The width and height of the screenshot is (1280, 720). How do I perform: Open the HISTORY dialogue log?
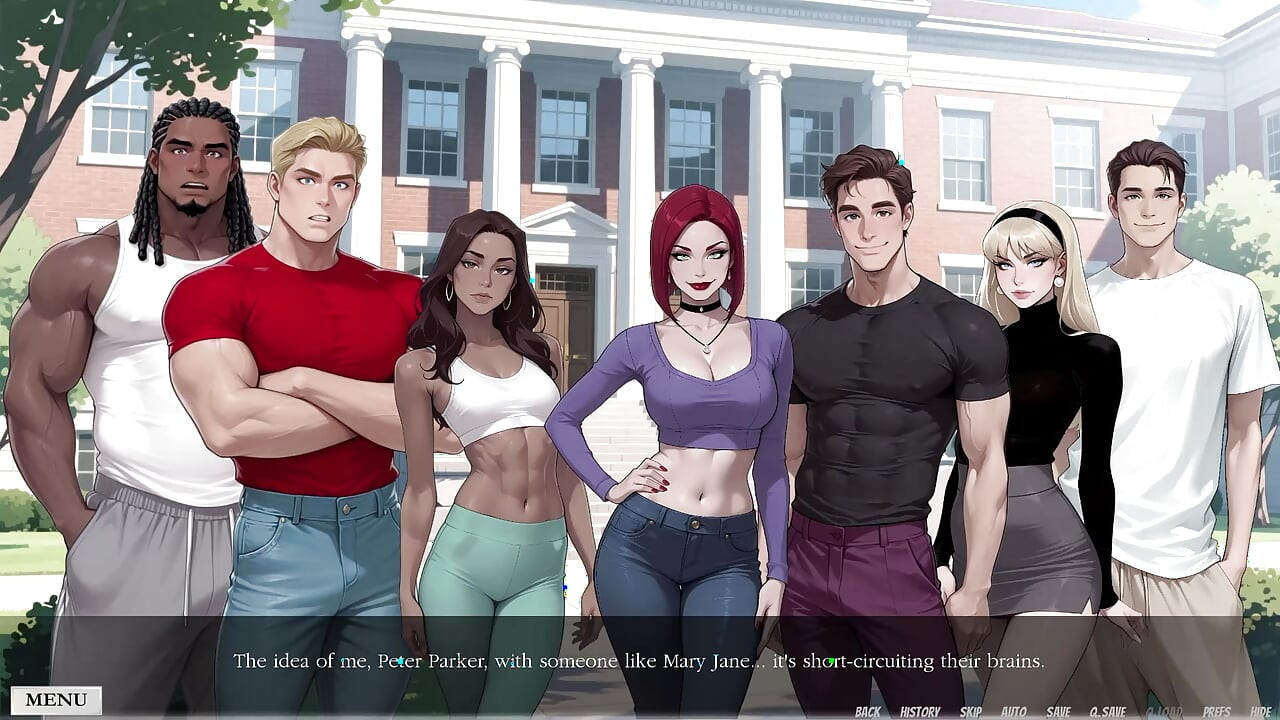coord(921,710)
